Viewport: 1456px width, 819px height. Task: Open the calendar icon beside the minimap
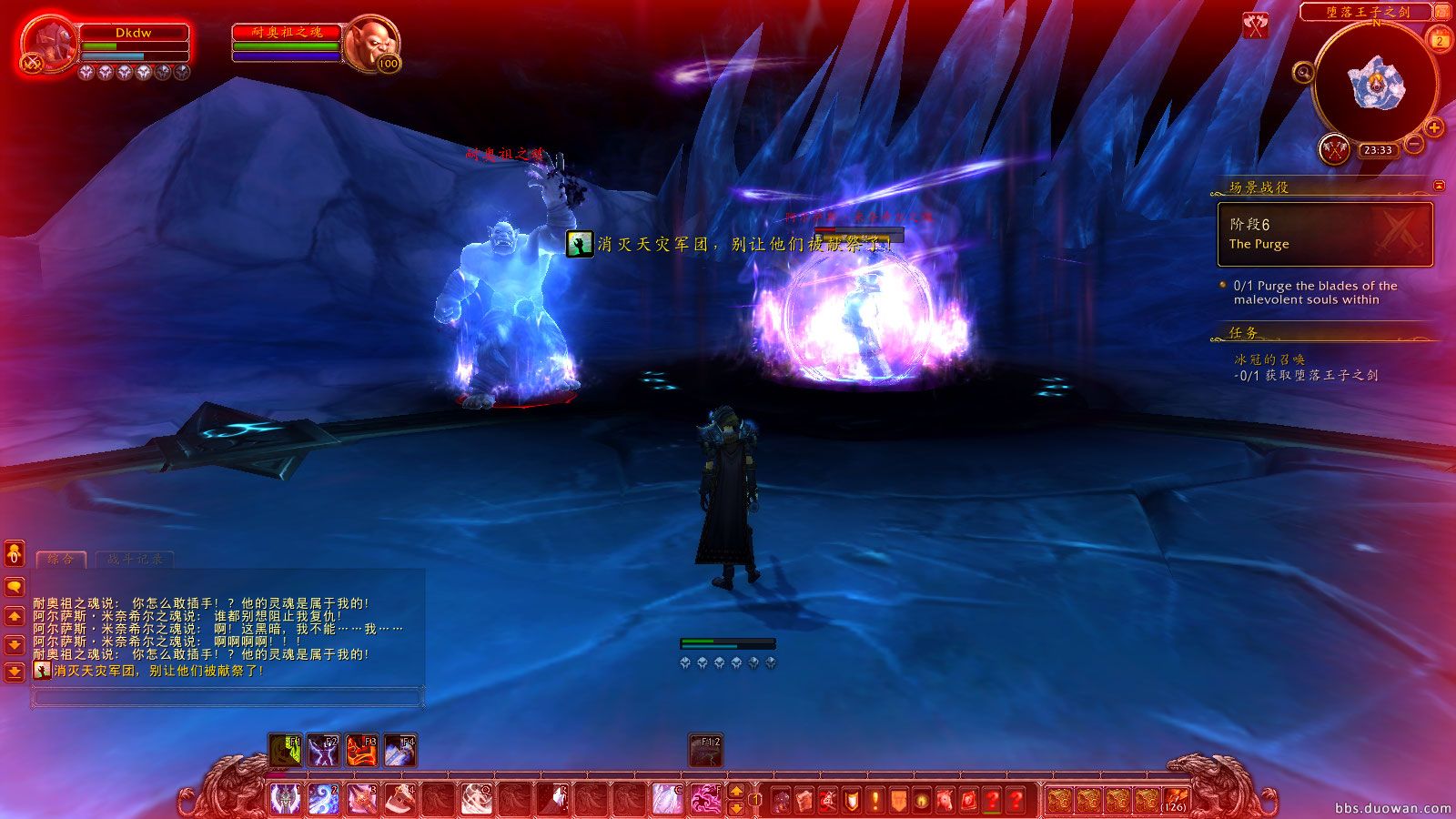pos(1438,40)
